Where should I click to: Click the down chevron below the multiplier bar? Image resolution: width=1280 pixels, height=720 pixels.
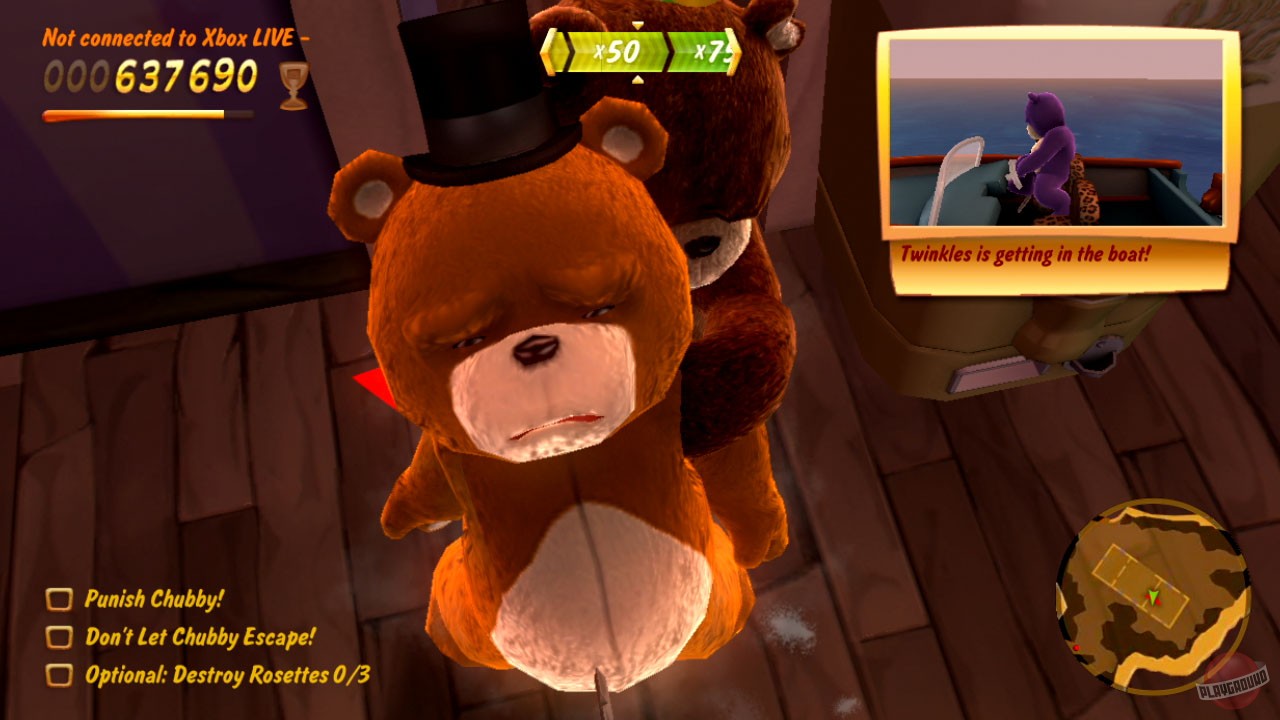pos(637,79)
